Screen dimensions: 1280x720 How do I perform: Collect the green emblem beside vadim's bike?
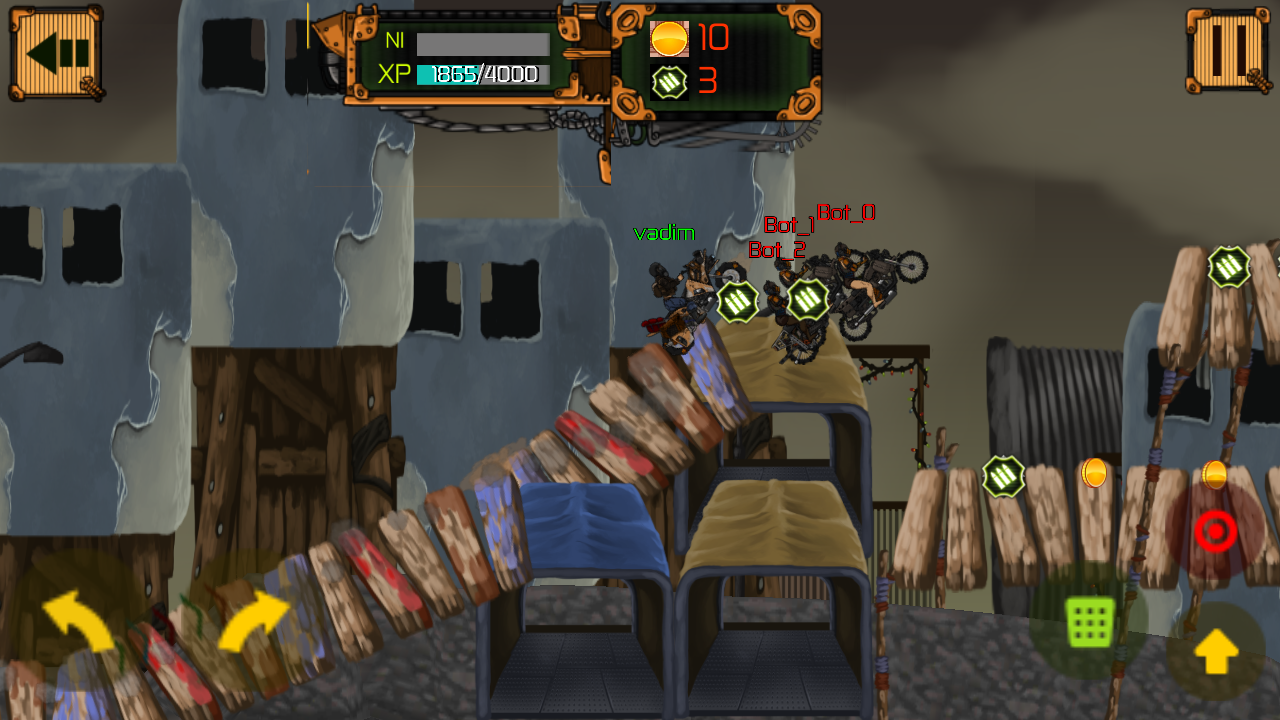pos(735,300)
